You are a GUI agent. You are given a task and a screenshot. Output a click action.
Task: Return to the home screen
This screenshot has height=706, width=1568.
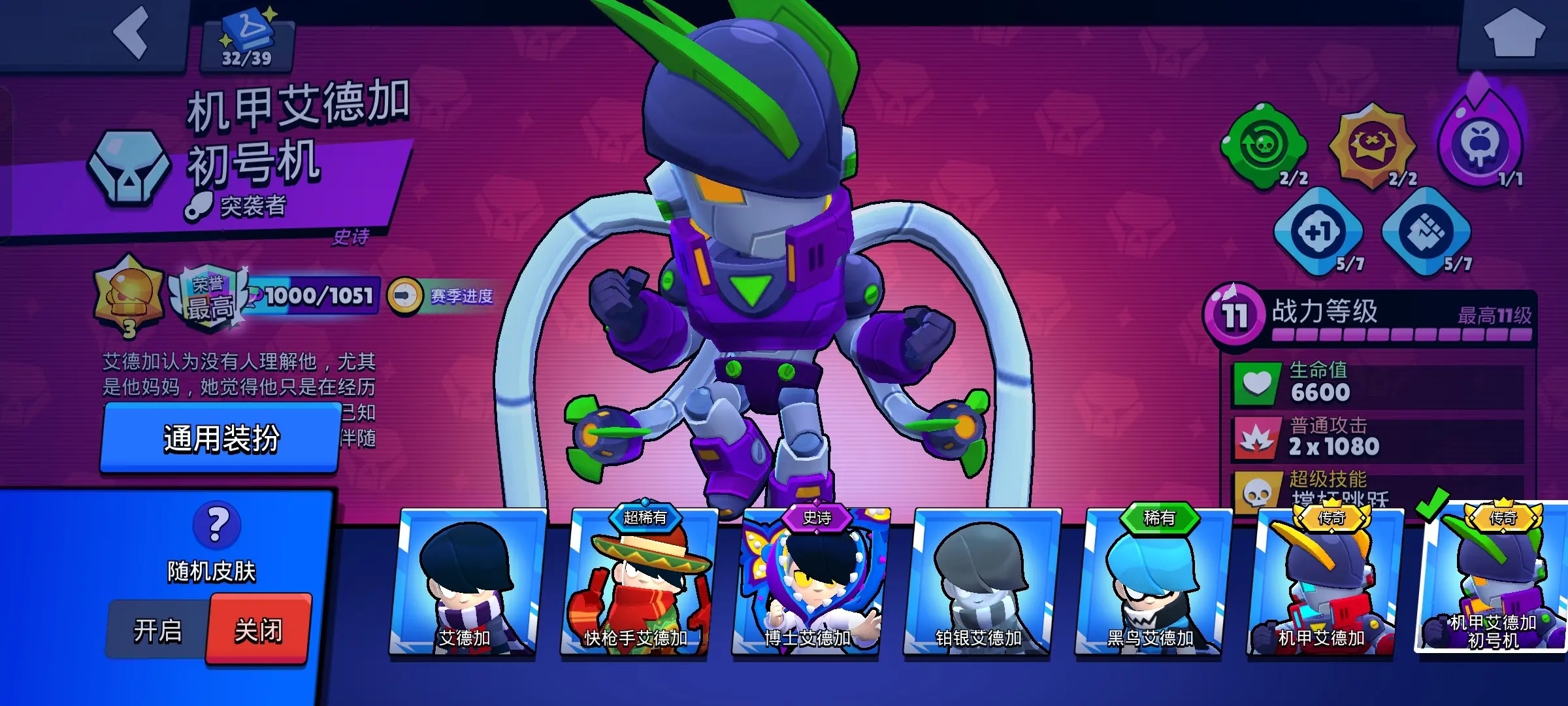click(x=1514, y=33)
